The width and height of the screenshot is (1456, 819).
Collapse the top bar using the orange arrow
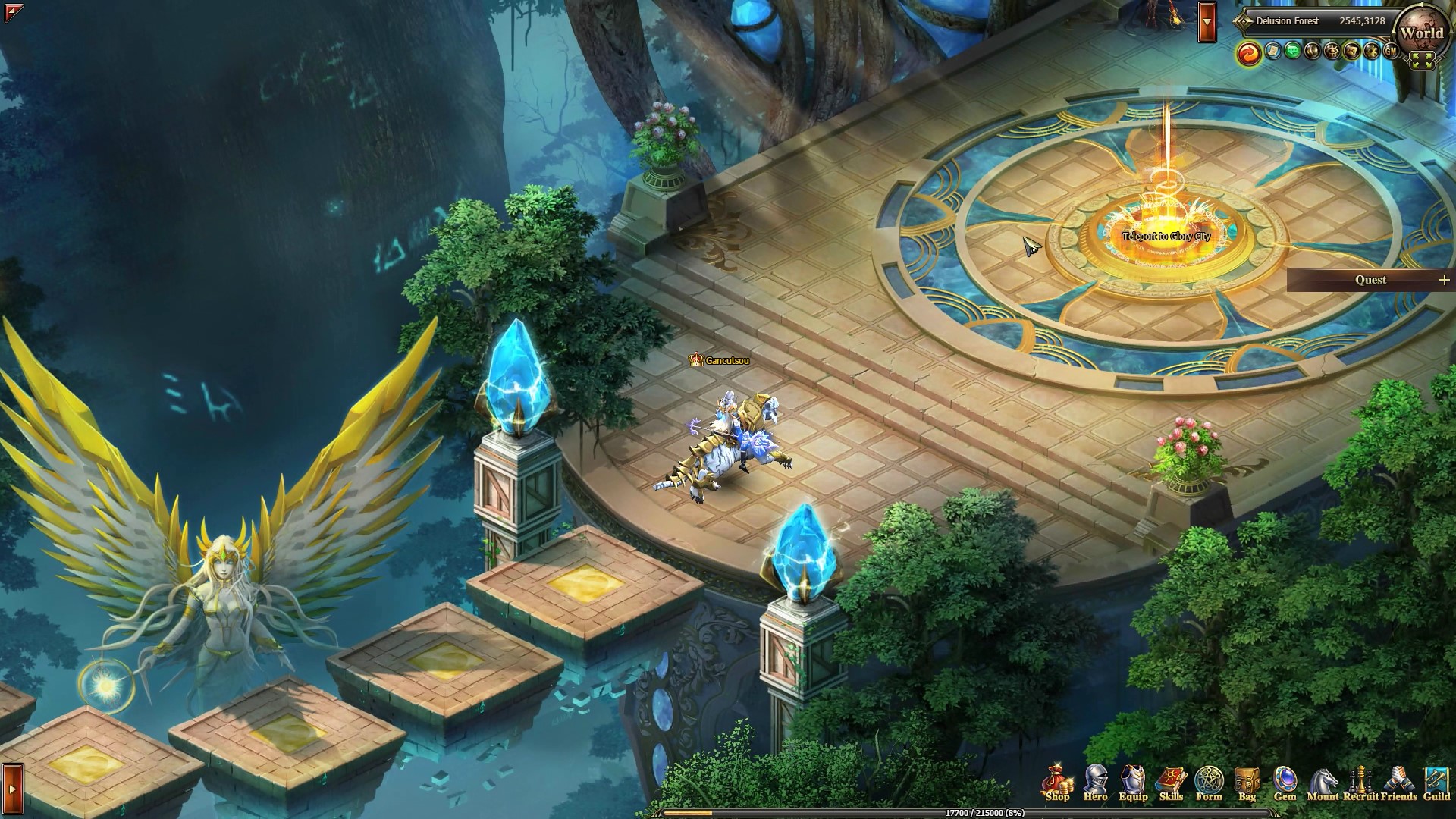click(1208, 20)
